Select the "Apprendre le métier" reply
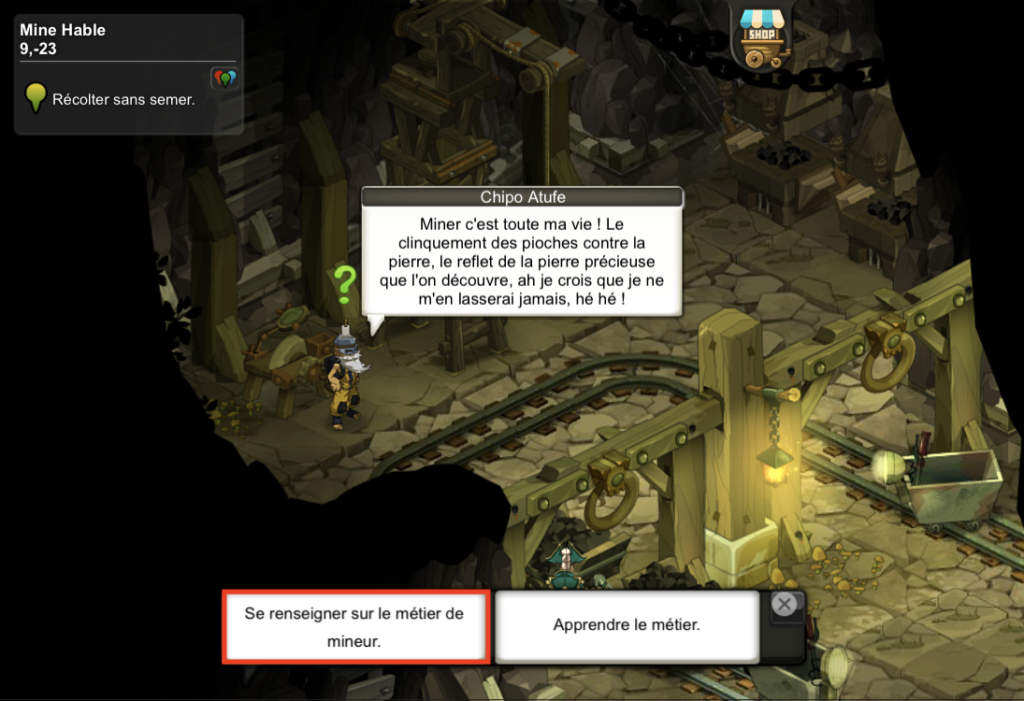Image resolution: width=1024 pixels, height=701 pixels. coord(627,626)
